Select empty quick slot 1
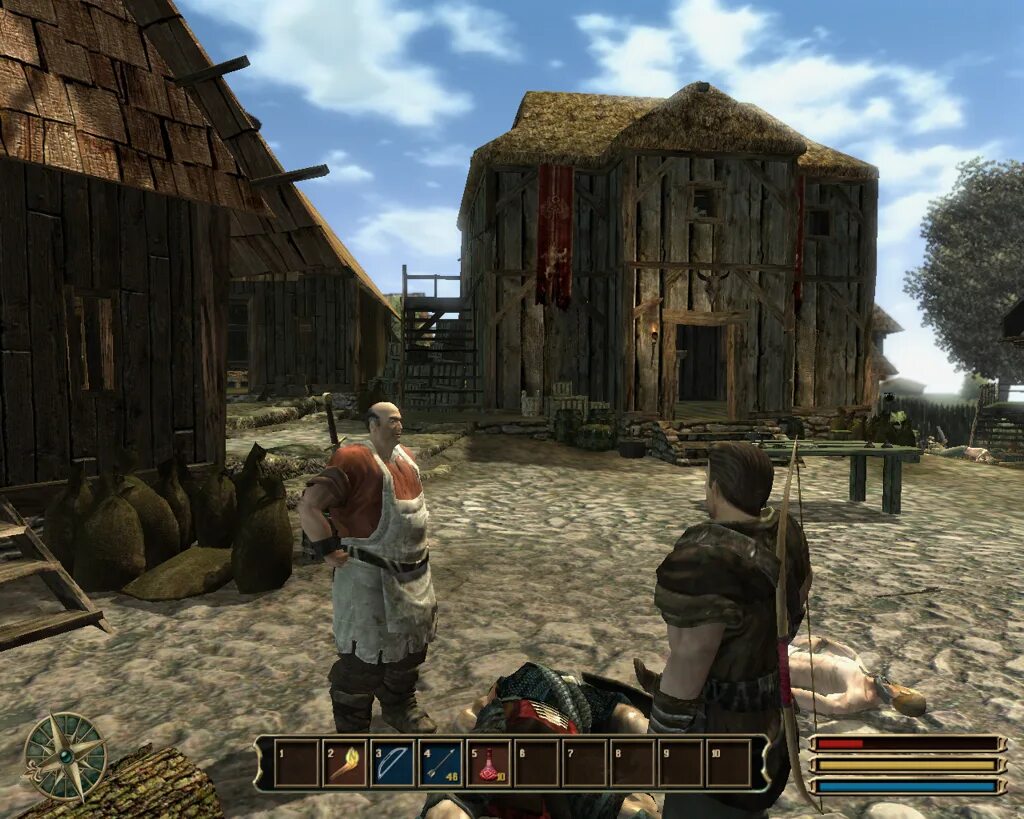The height and width of the screenshot is (819, 1024). tap(297, 763)
